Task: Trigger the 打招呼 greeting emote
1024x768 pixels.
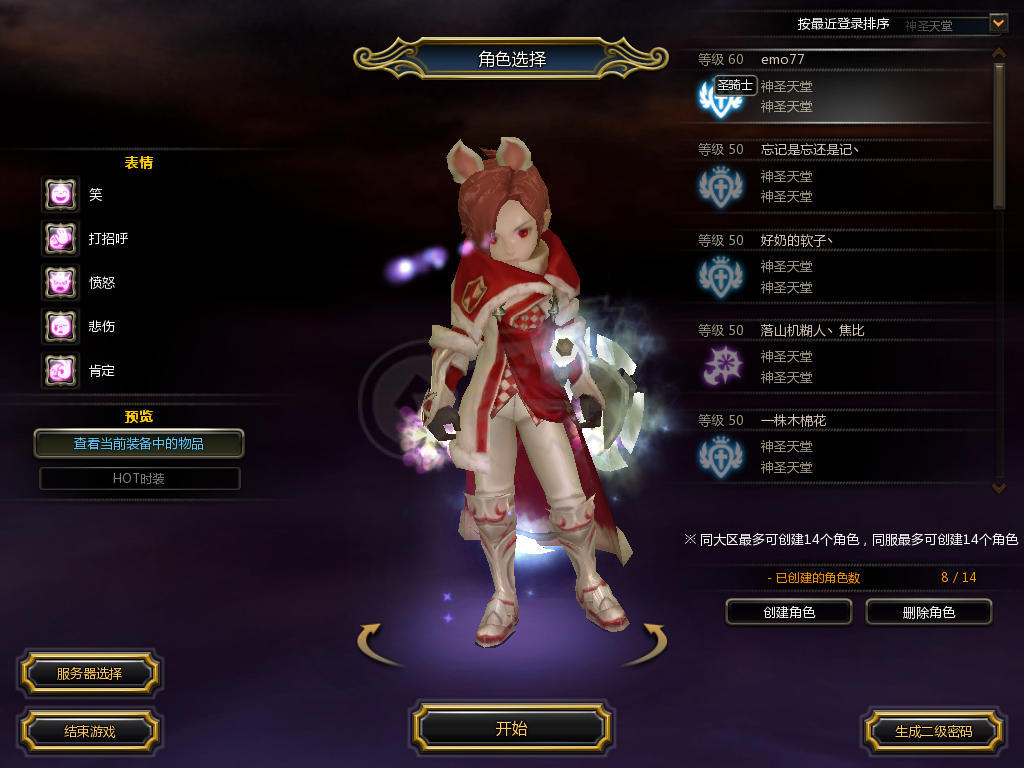Action: tap(60, 238)
